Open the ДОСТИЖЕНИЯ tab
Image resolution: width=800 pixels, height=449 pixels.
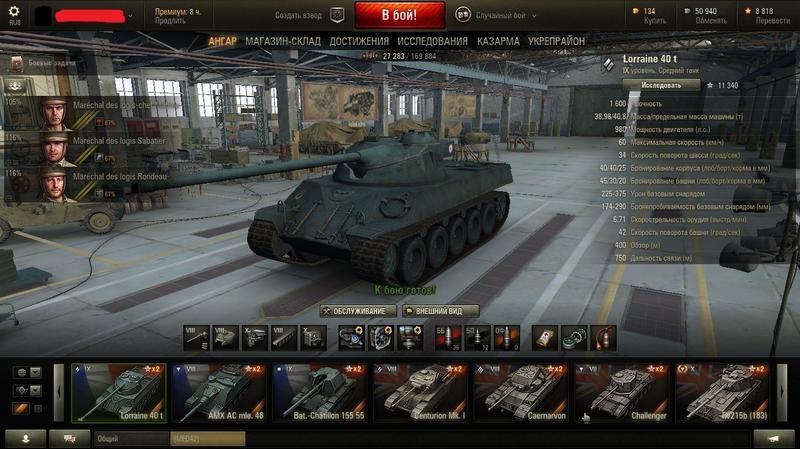point(359,41)
